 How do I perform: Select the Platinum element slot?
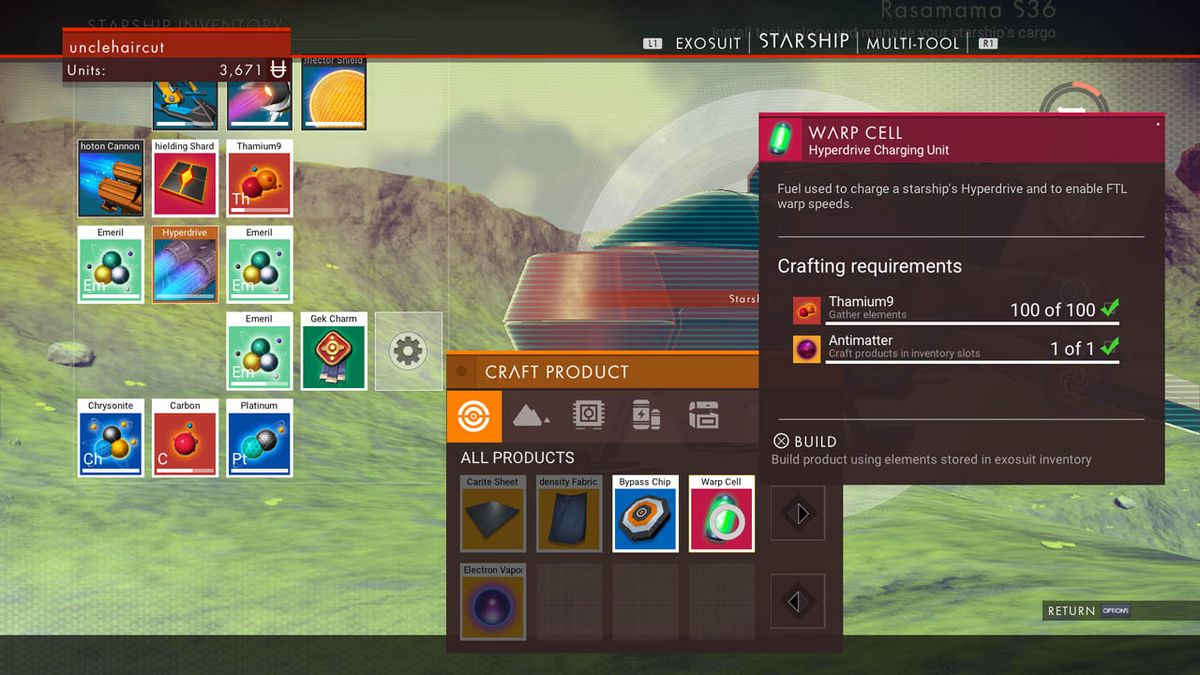(x=259, y=438)
